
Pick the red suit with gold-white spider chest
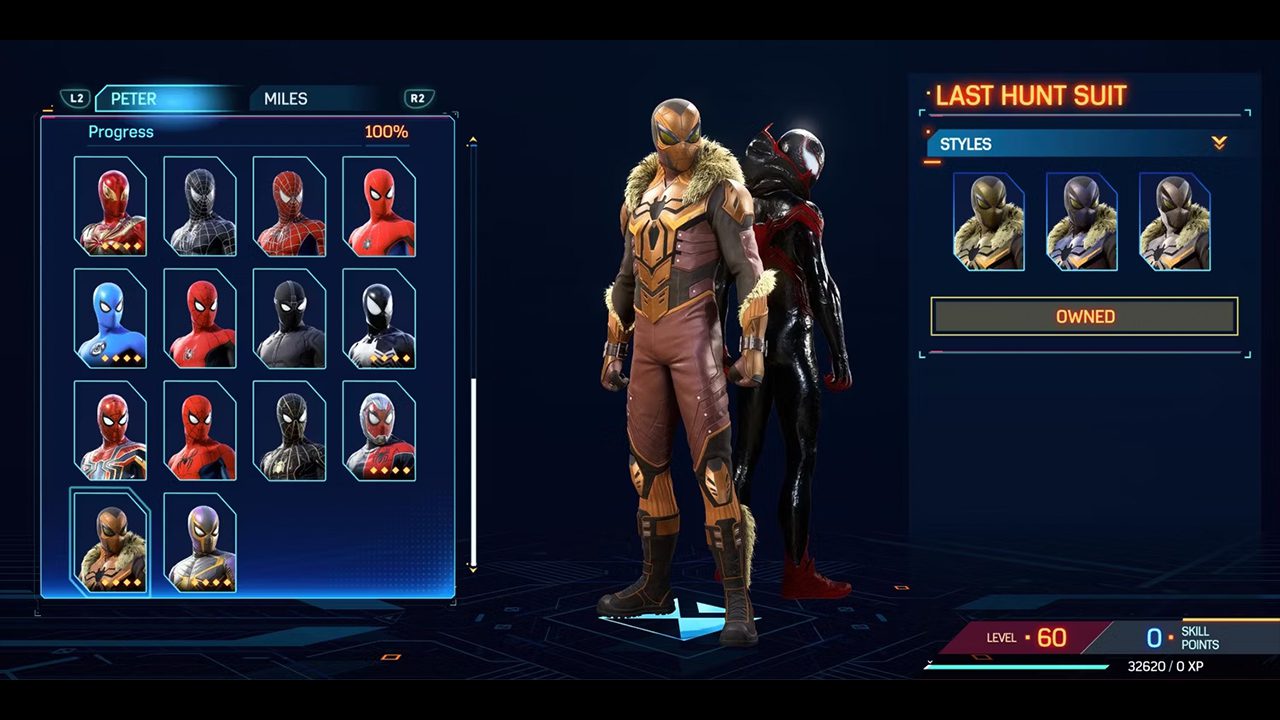[110, 431]
